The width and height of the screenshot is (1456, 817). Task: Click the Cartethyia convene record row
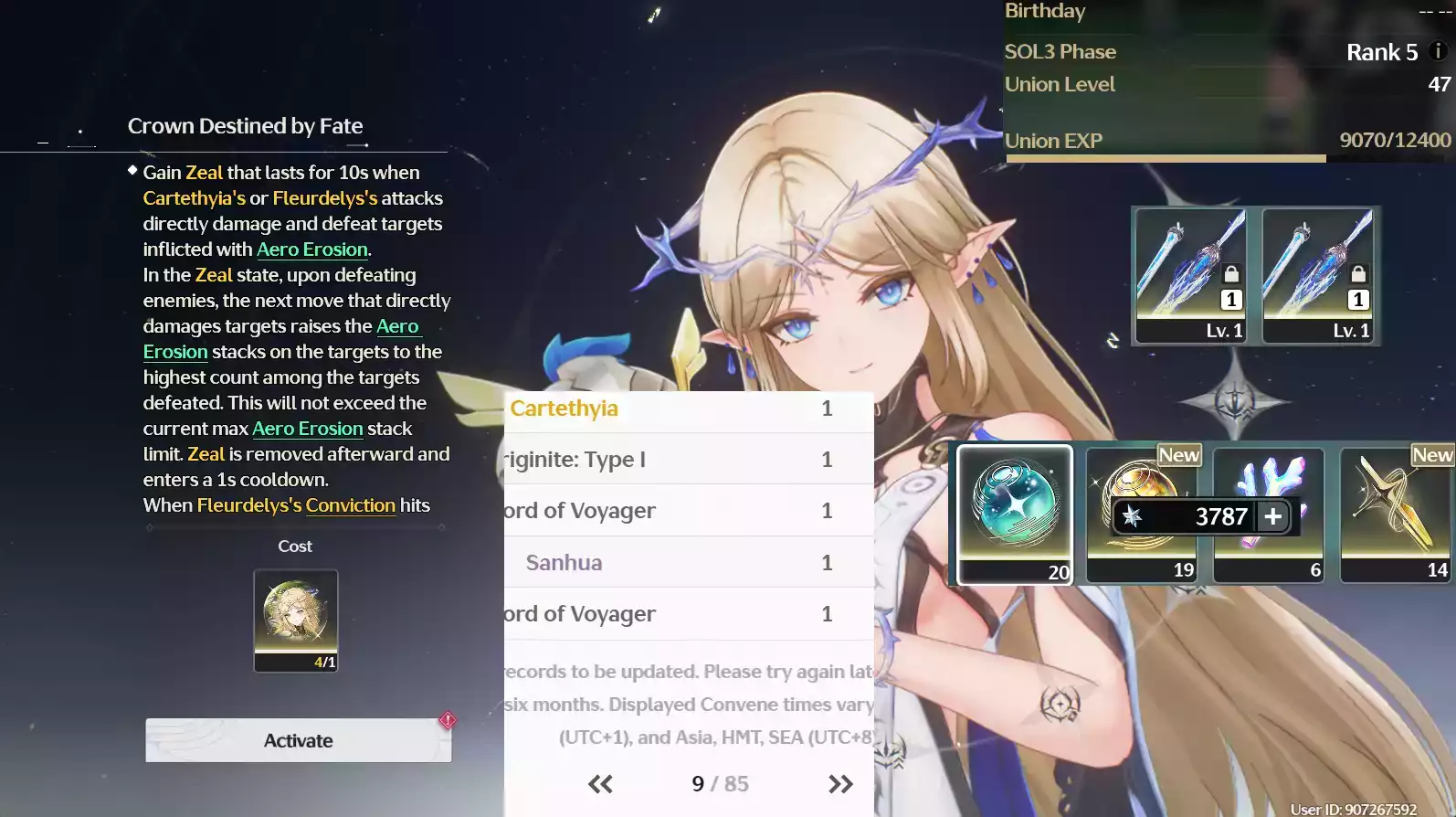(689, 408)
